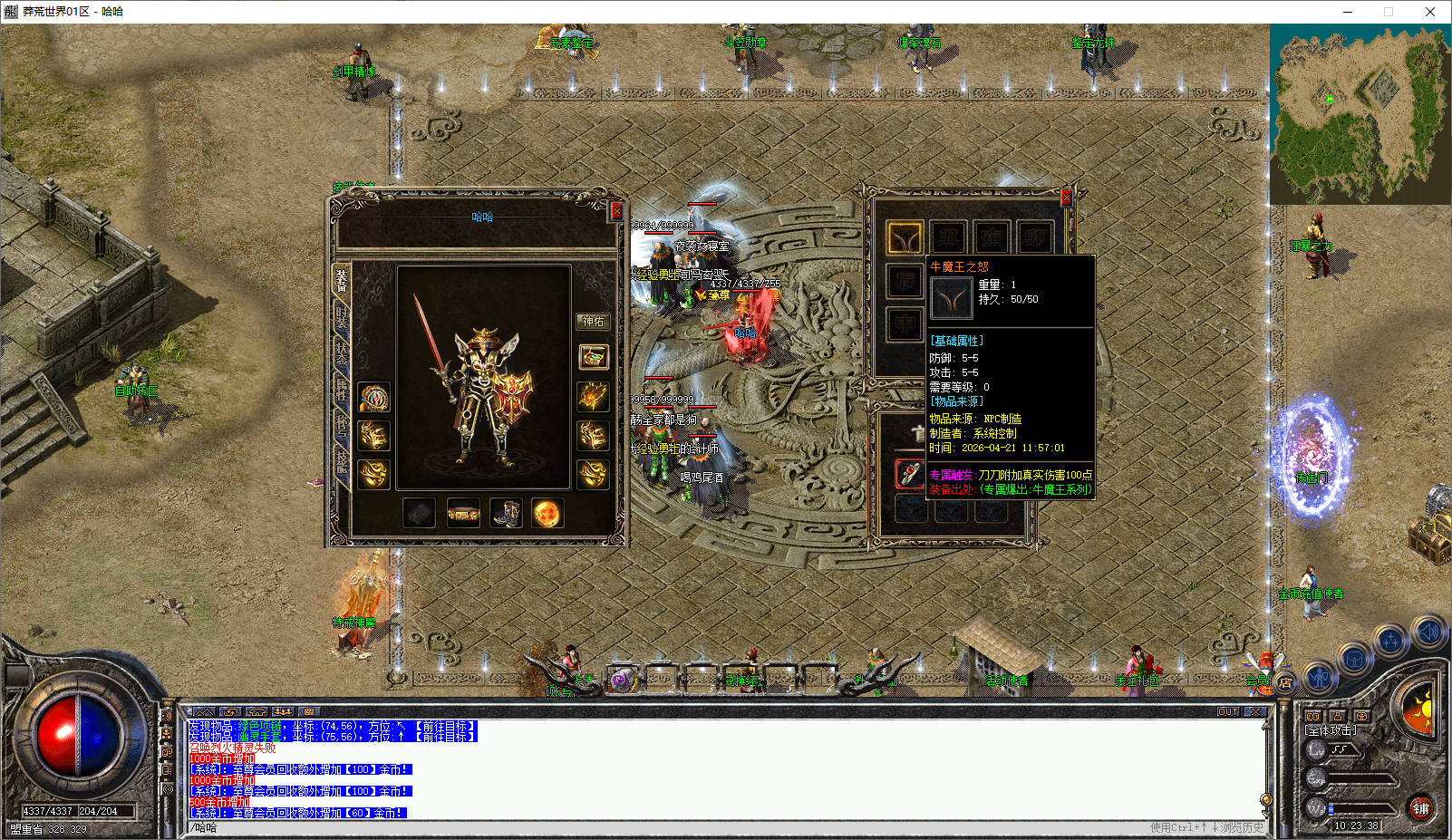Open the 状态 (status) tab
Viewport: 1452px width, 840px height.
[x=342, y=352]
